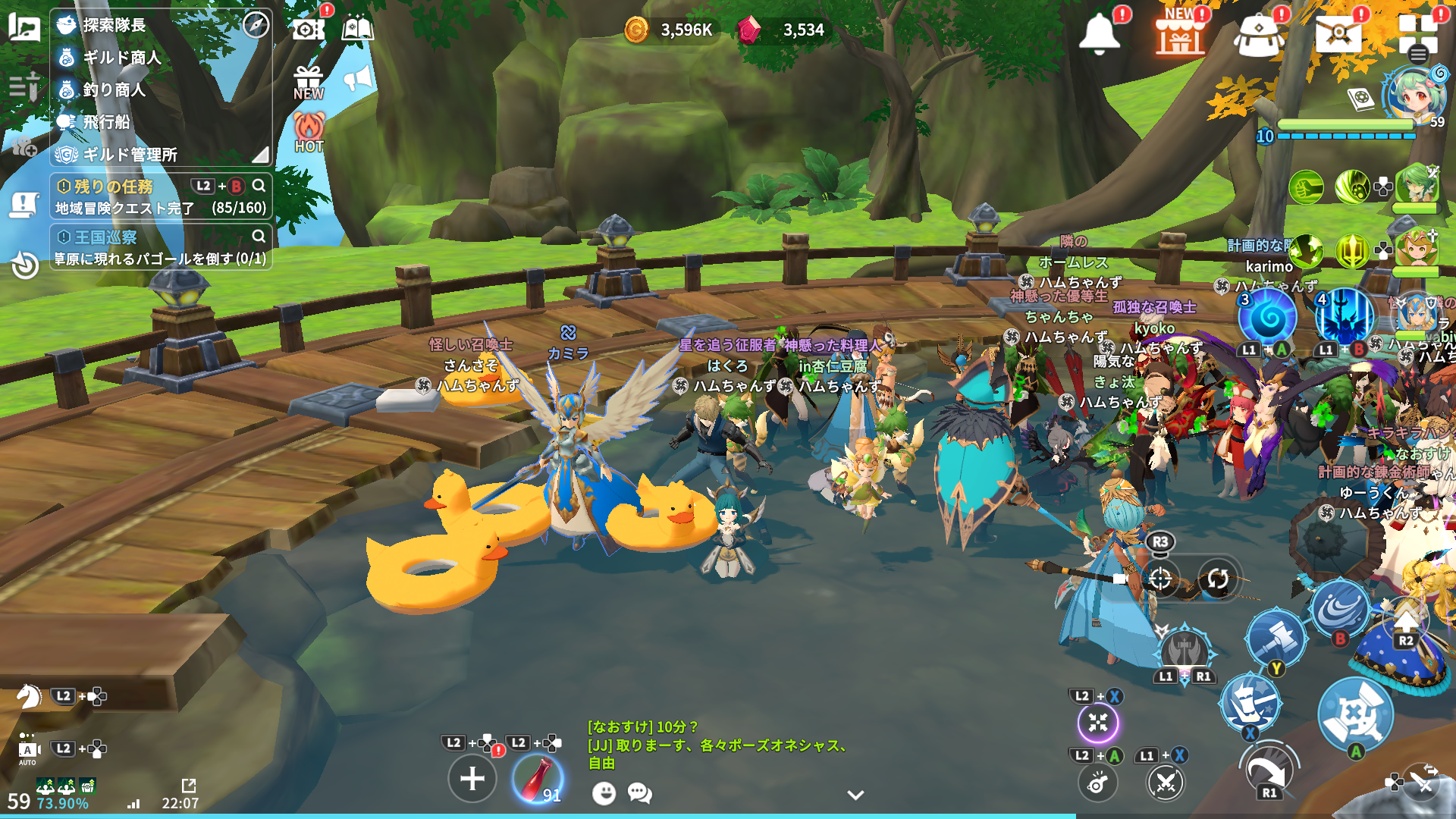The height and width of the screenshot is (819, 1456).
Task: Open the shop with NEW badge
Action: 1179,33
